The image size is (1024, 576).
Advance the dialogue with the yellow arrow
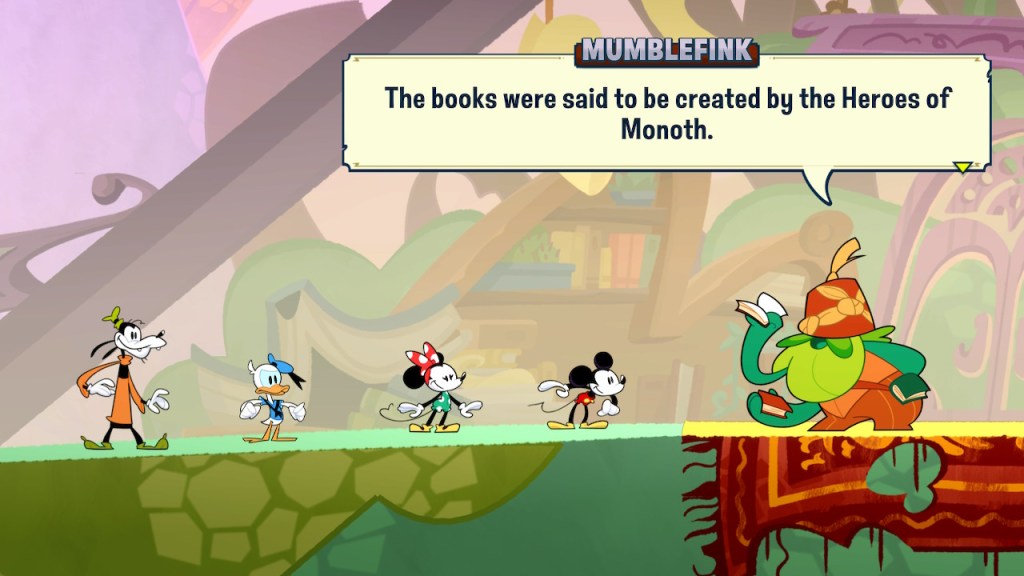tap(962, 167)
